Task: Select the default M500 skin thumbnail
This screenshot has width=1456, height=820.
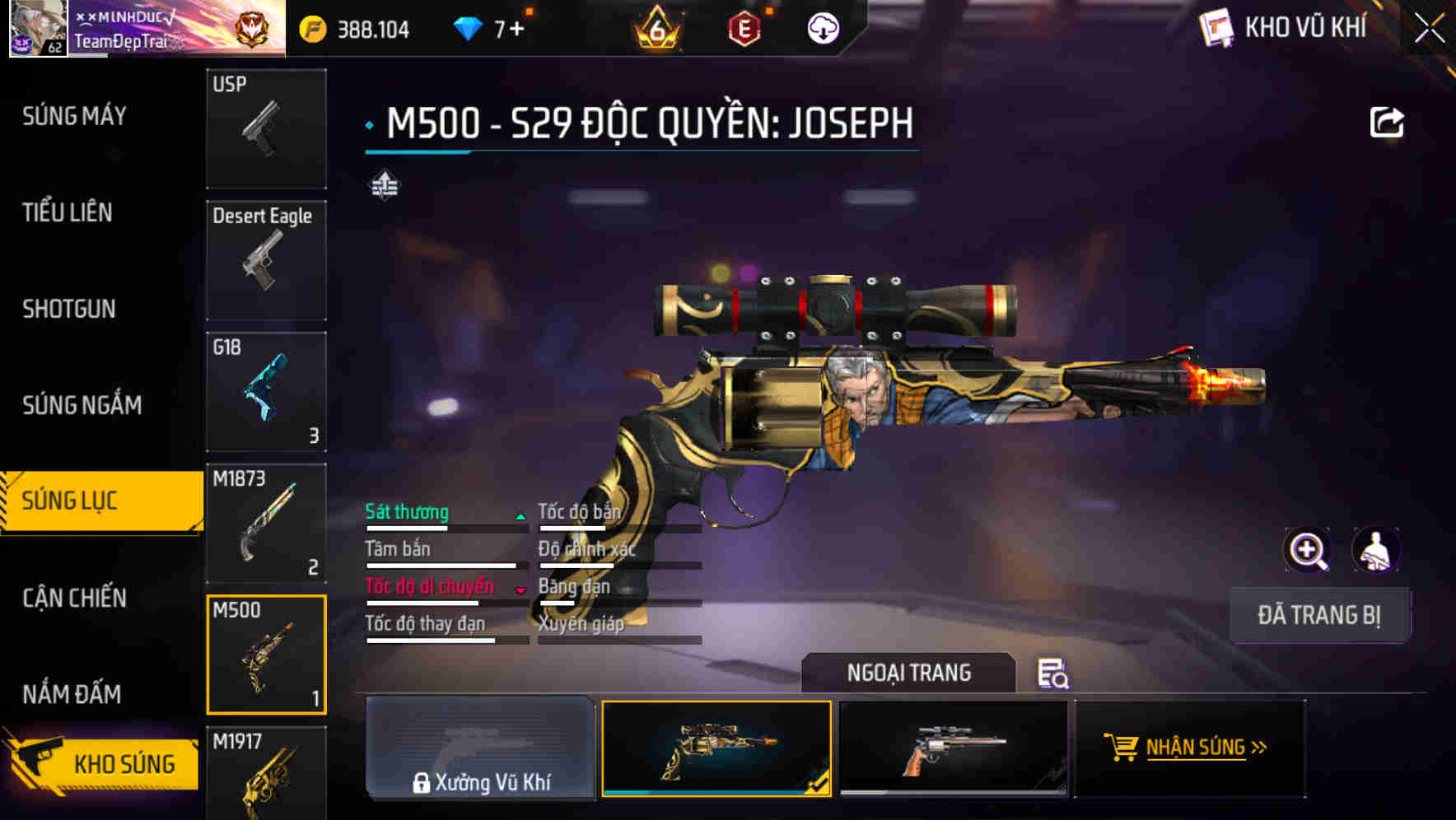Action: 955,748
